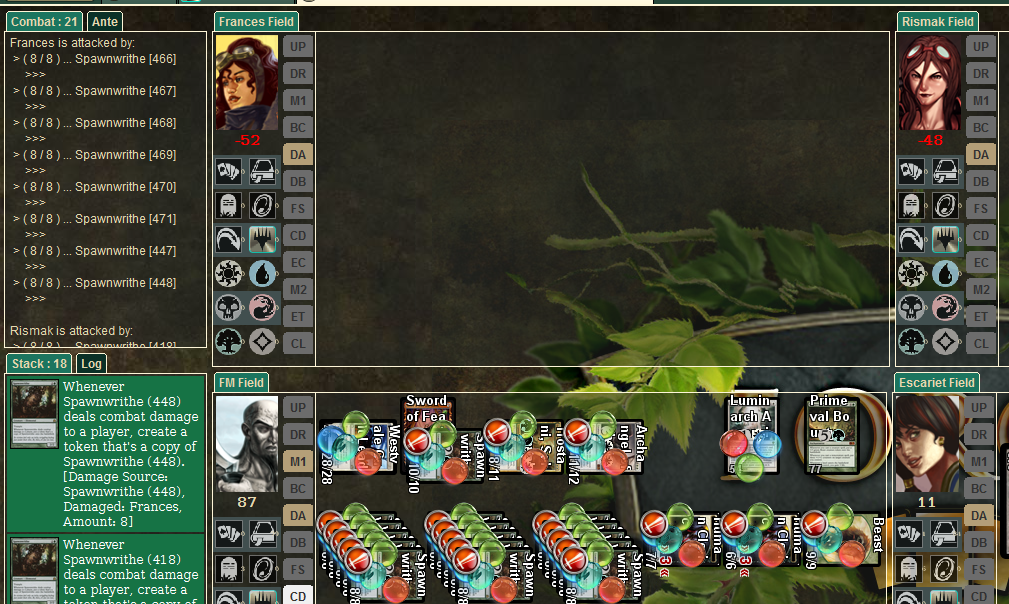Toggle the M2 phase stop in Frances's field

click(x=297, y=289)
